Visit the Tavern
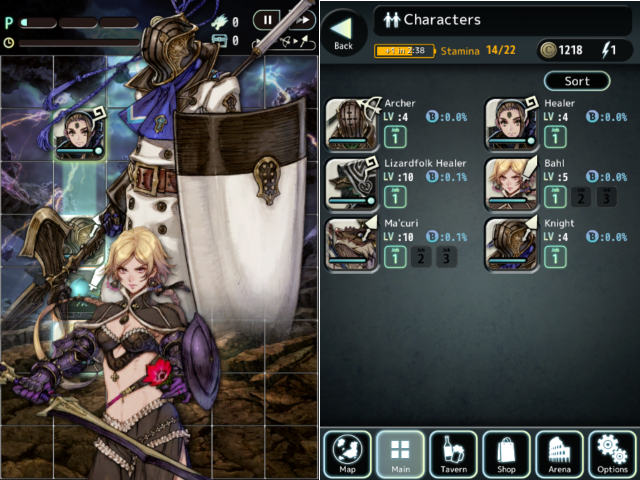Screen dimensions: 640x480 (453, 454)
